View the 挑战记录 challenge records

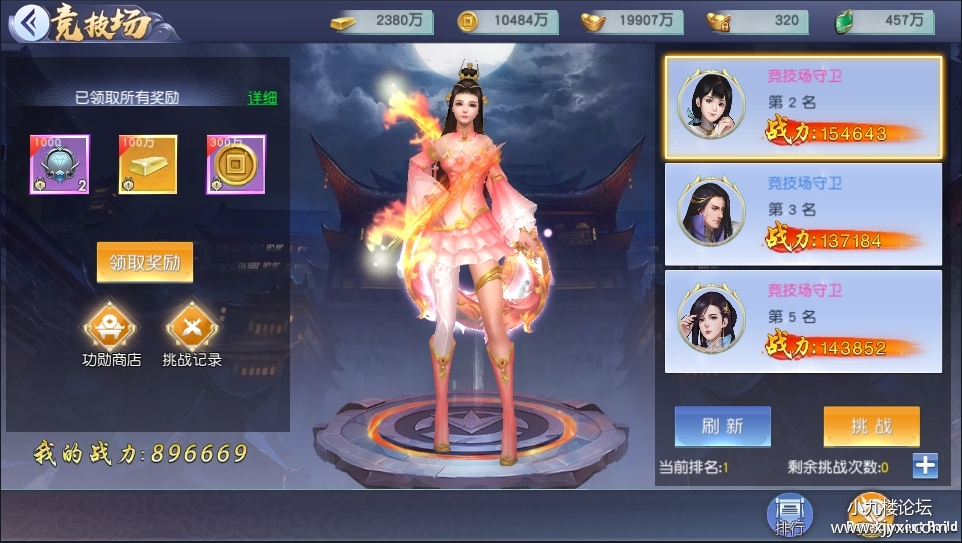click(192, 327)
